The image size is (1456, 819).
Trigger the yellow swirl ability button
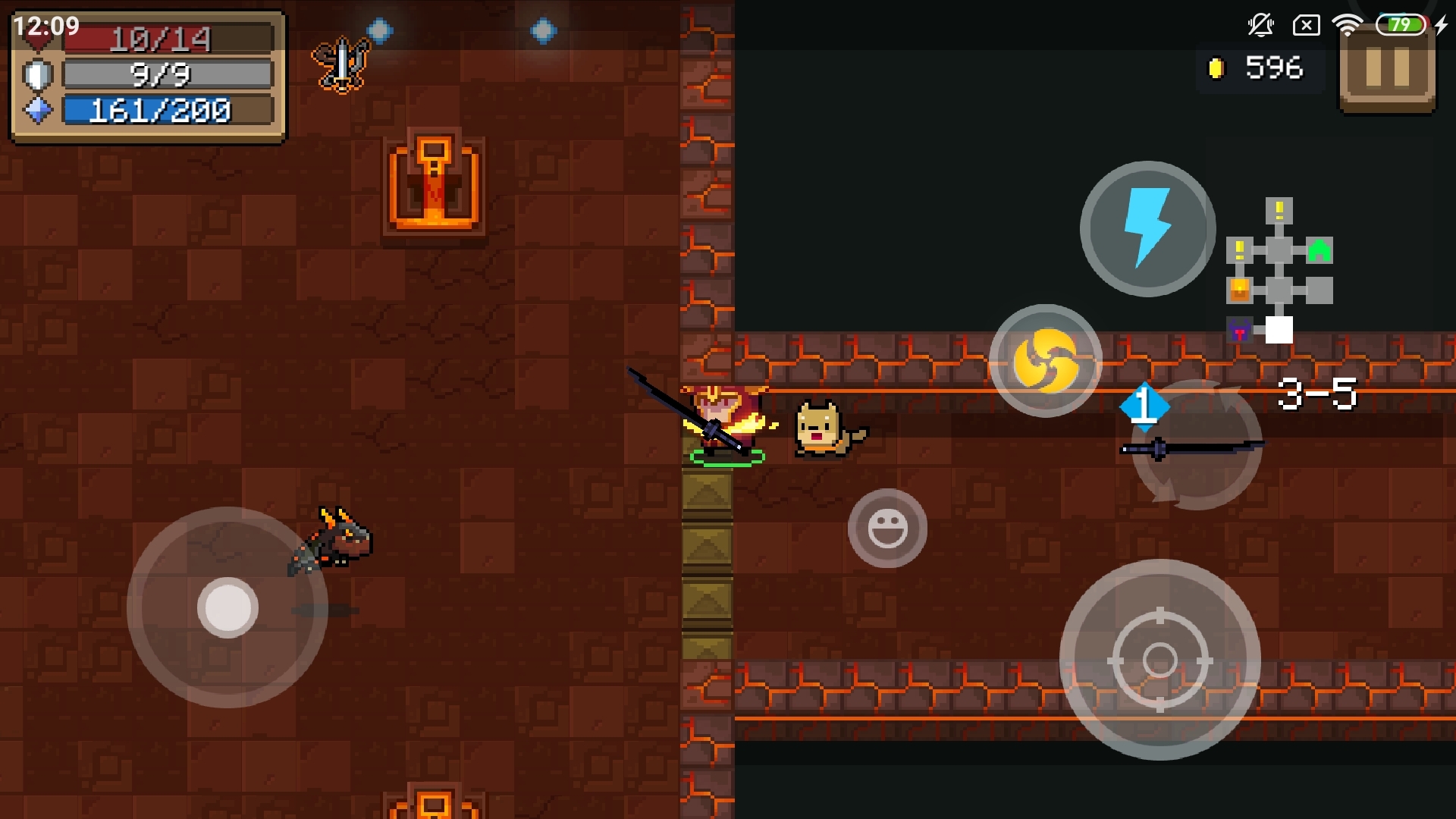pyautogui.click(x=1046, y=361)
